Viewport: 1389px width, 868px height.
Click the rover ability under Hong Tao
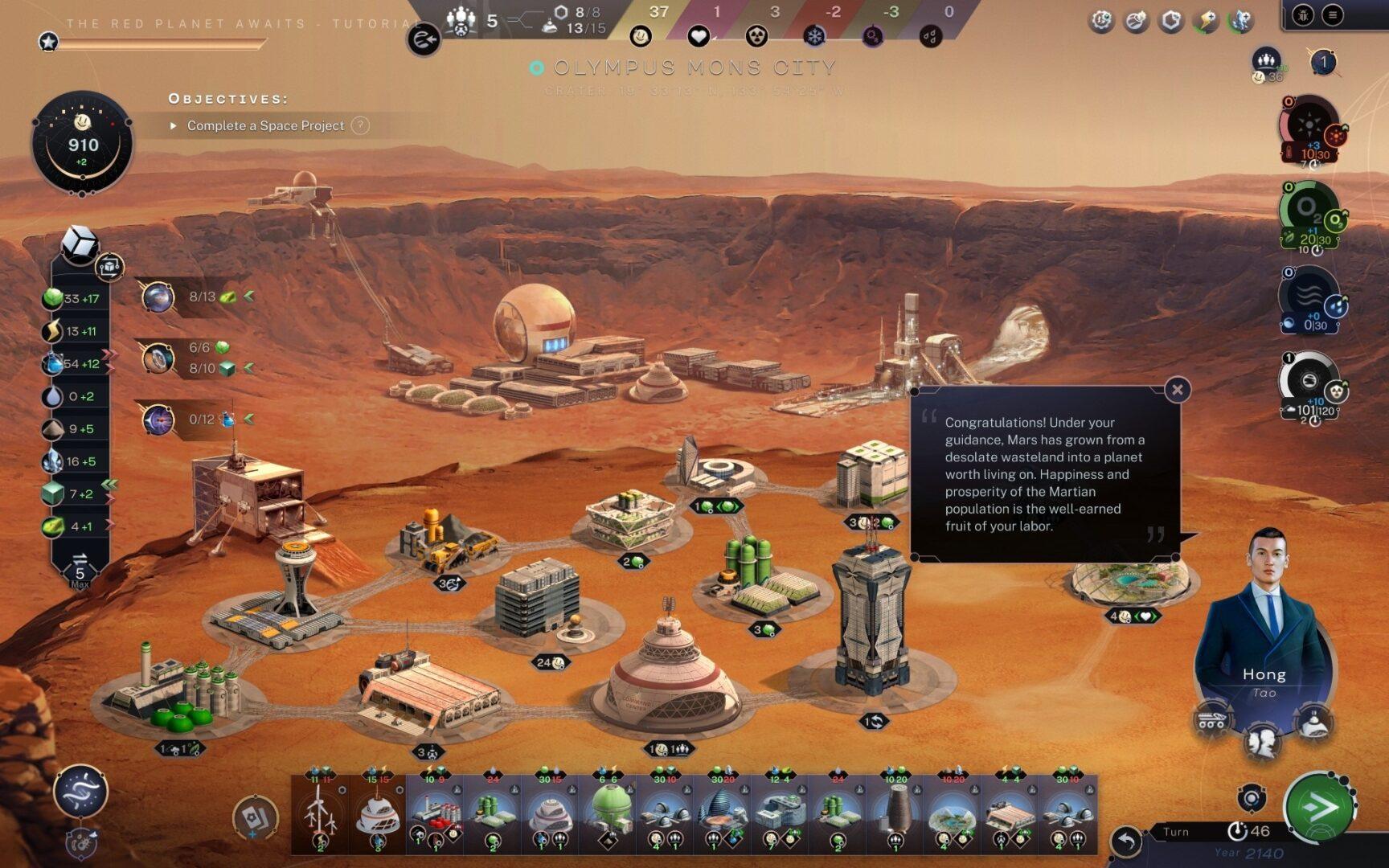pyautogui.click(x=1212, y=718)
